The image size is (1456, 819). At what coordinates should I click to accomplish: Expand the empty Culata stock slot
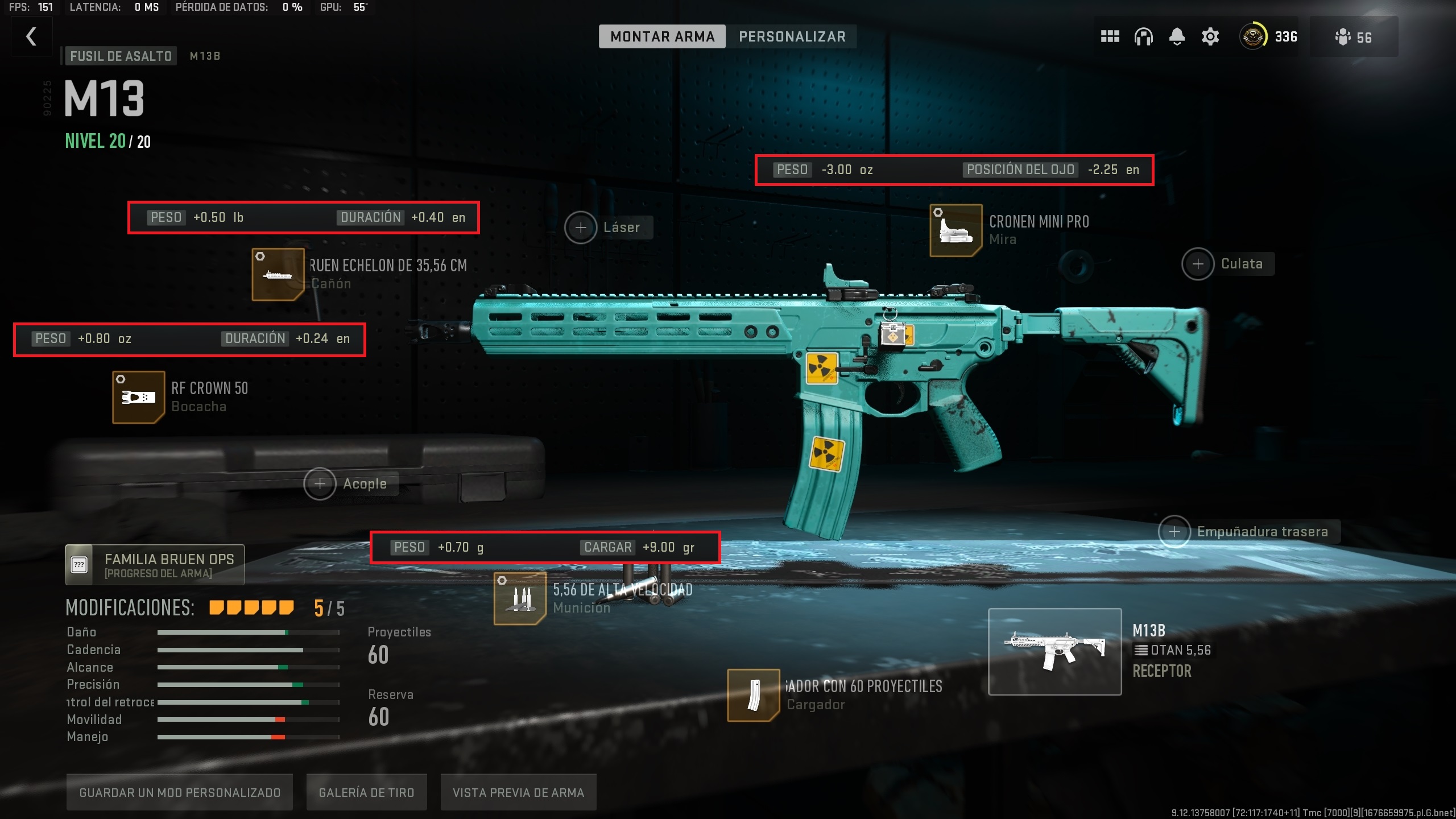coord(1197,263)
